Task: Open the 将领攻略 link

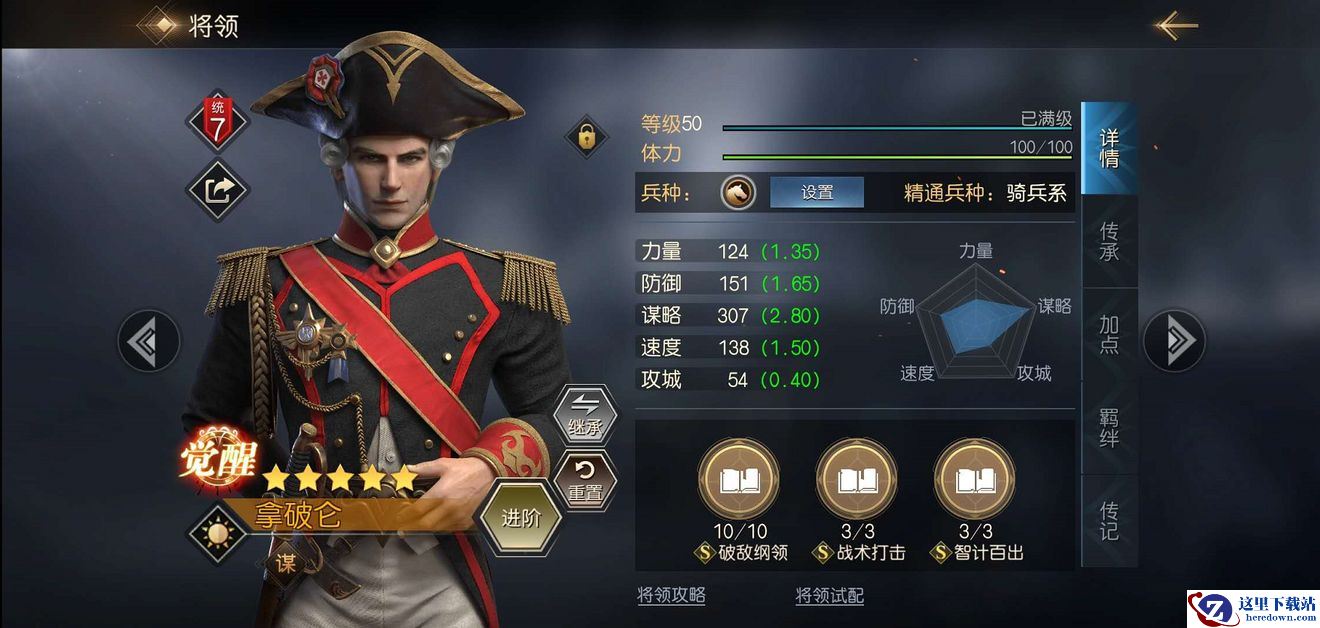Action: [671, 595]
